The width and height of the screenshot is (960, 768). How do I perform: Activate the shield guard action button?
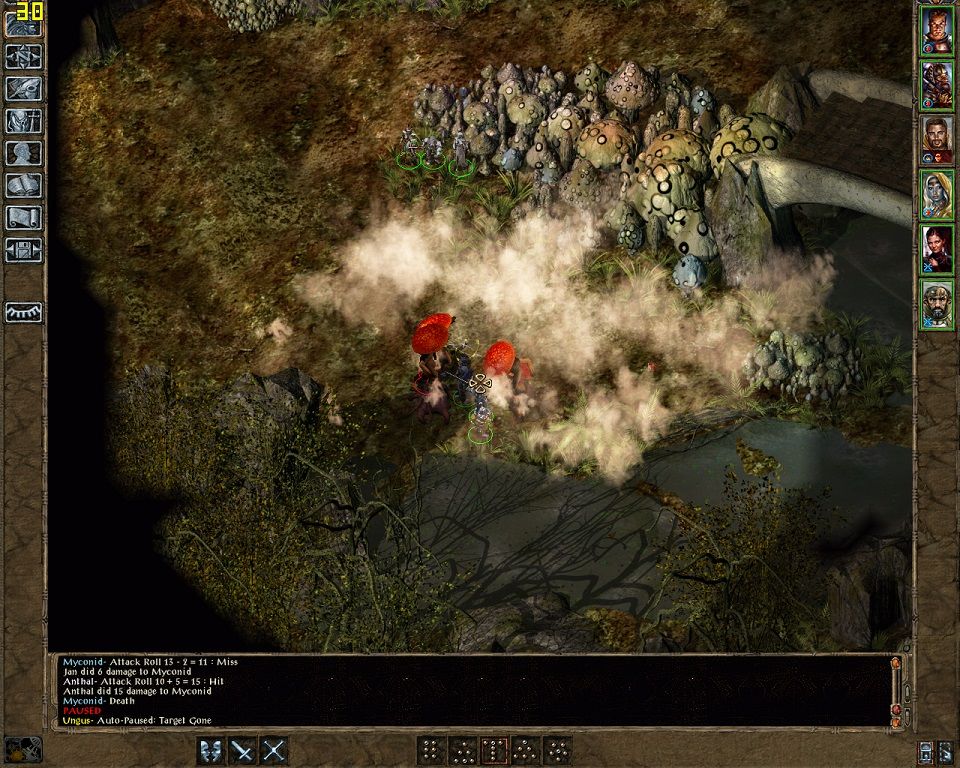211,750
